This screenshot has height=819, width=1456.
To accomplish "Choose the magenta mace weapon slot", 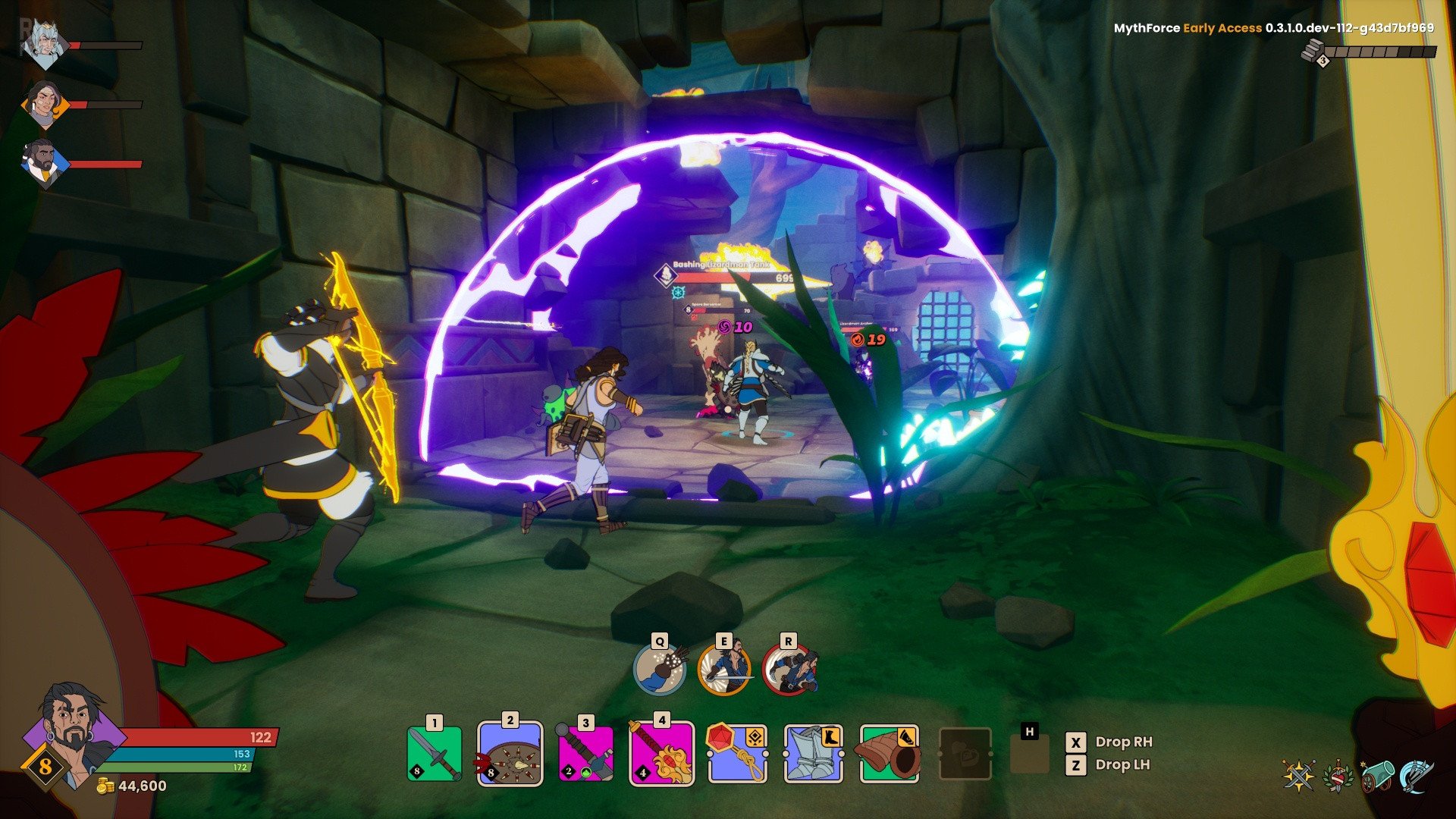I will click(x=585, y=754).
